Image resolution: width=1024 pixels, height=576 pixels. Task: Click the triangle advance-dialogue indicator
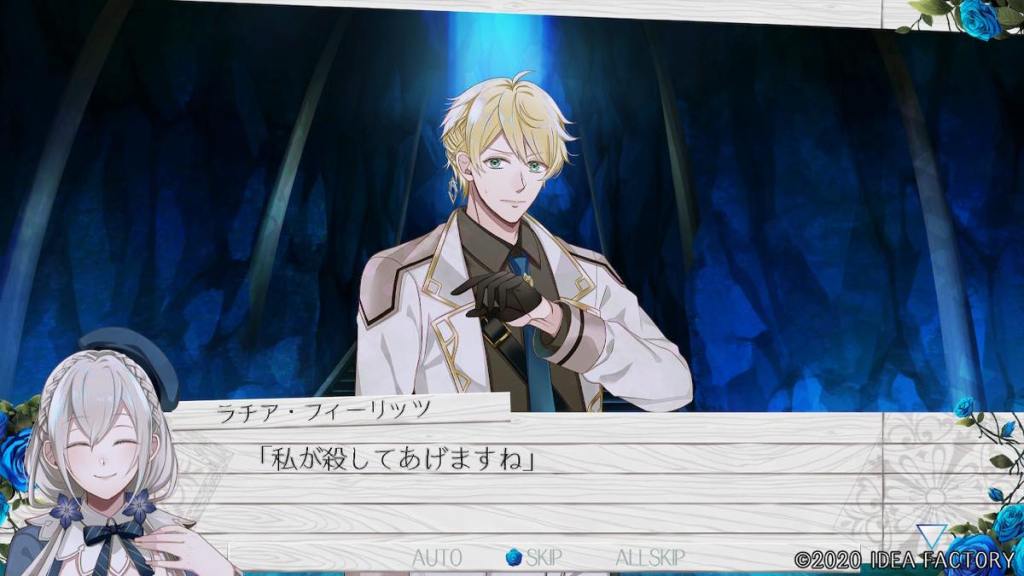931,536
